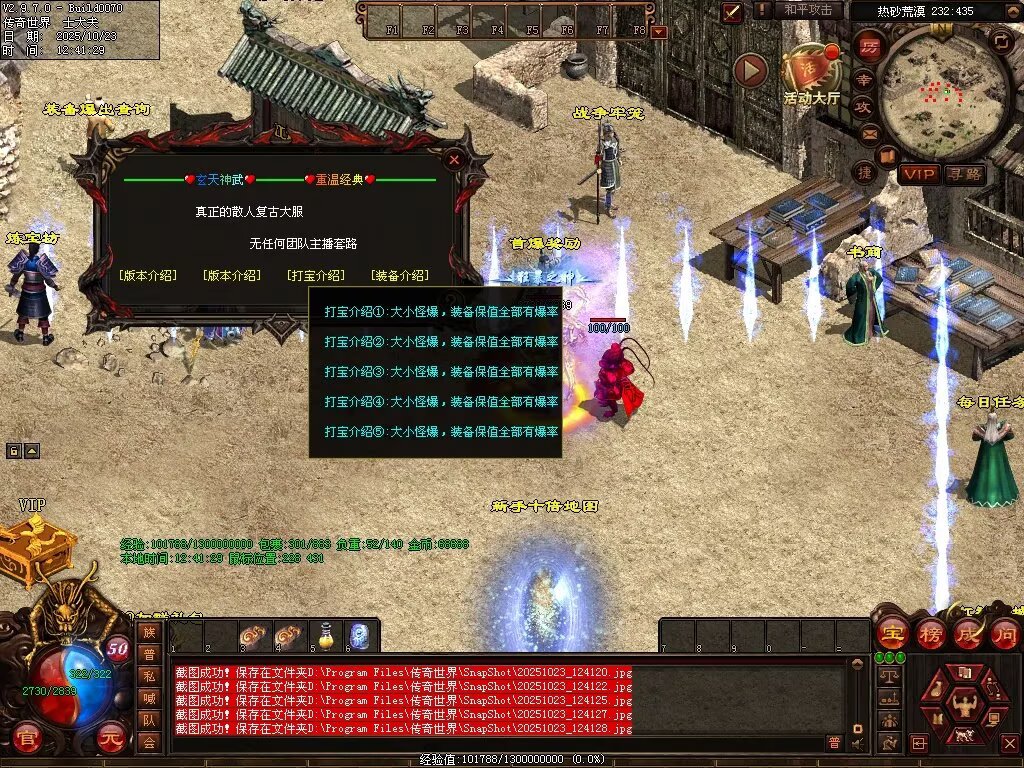
Task: Open the 宝 treasure button
Action: click(890, 633)
